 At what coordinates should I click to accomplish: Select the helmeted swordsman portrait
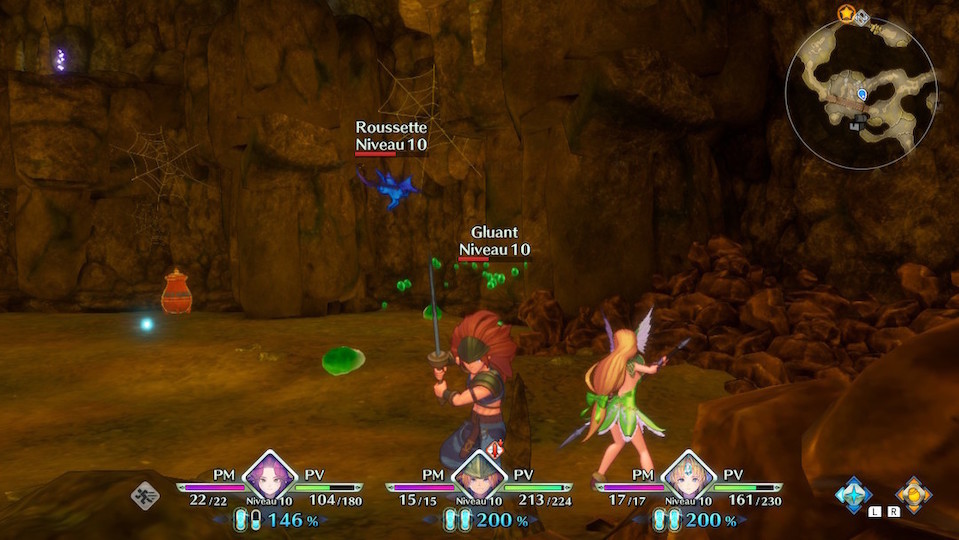point(477,476)
